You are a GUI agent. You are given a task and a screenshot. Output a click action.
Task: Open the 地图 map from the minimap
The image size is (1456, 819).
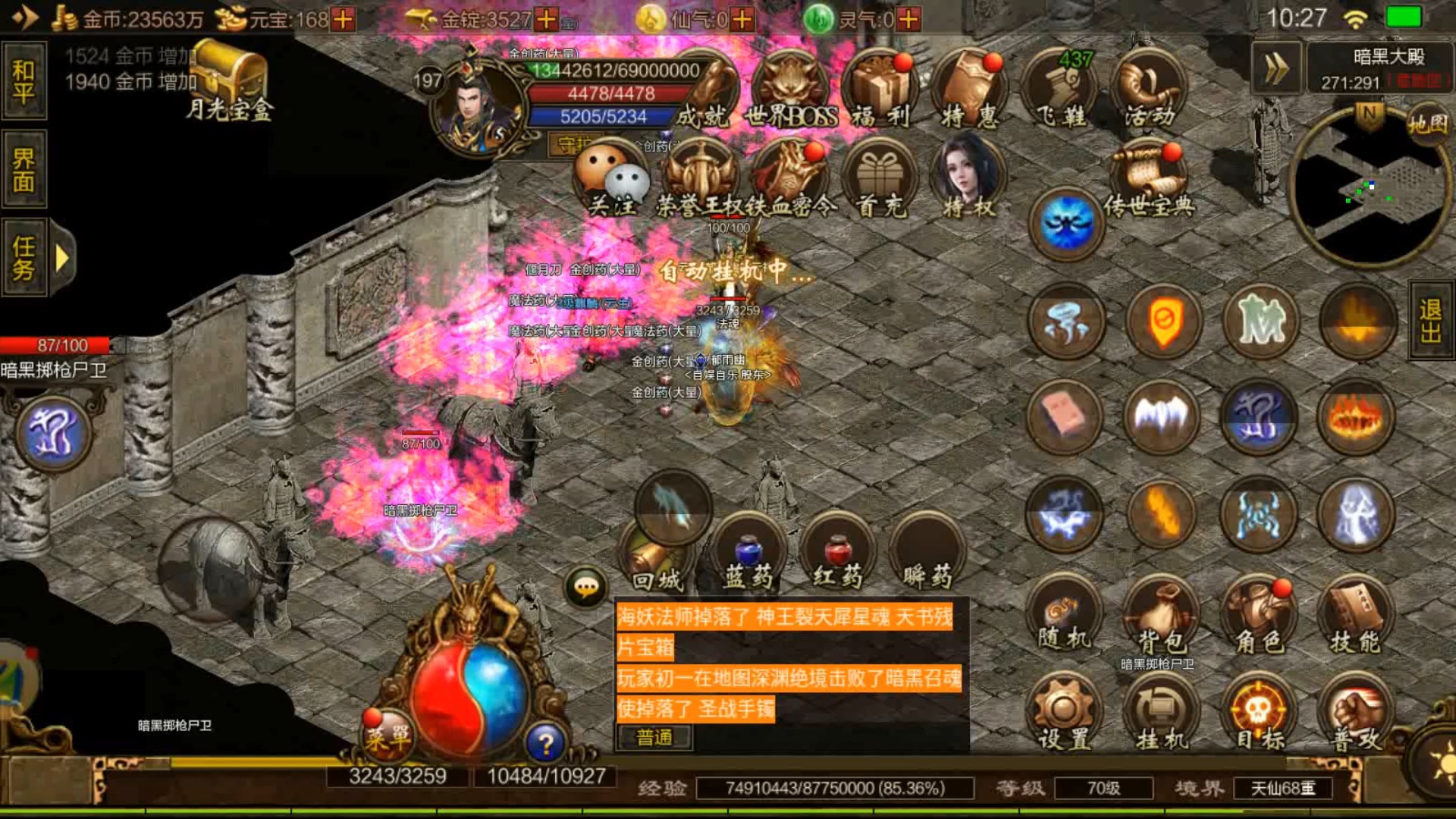[1428, 124]
